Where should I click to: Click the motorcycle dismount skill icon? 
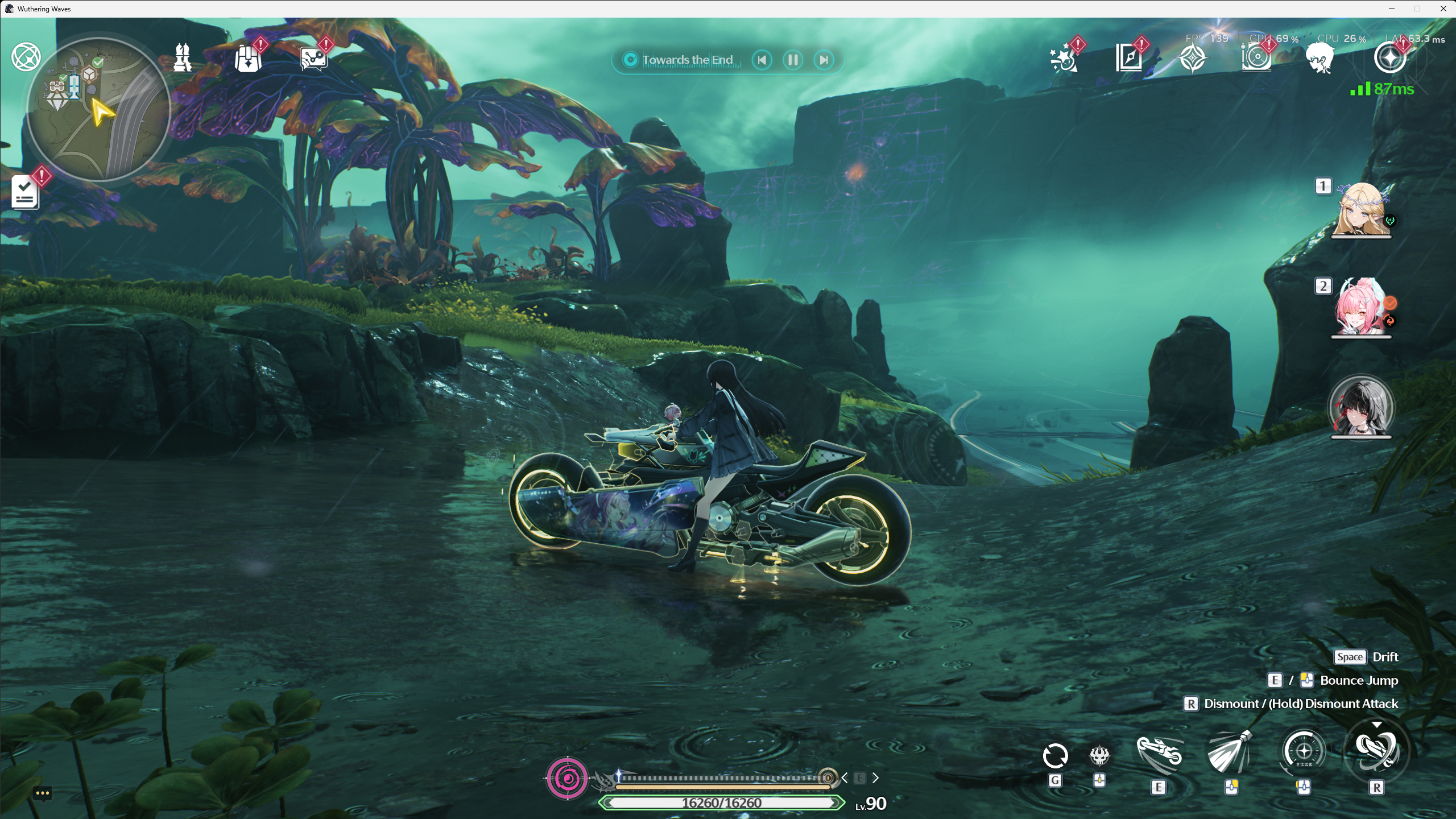(1376, 751)
